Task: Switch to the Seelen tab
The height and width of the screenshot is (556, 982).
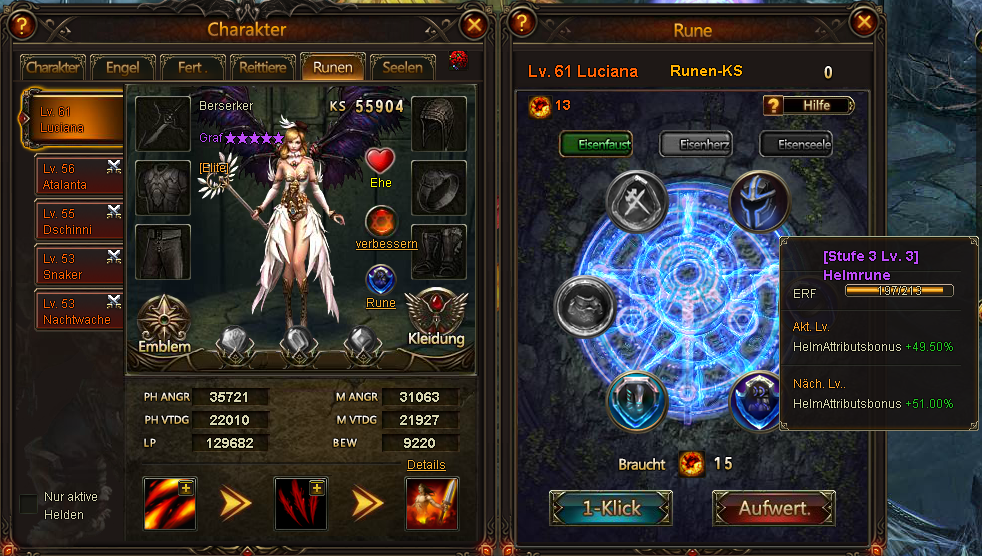Action: [x=403, y=68]
